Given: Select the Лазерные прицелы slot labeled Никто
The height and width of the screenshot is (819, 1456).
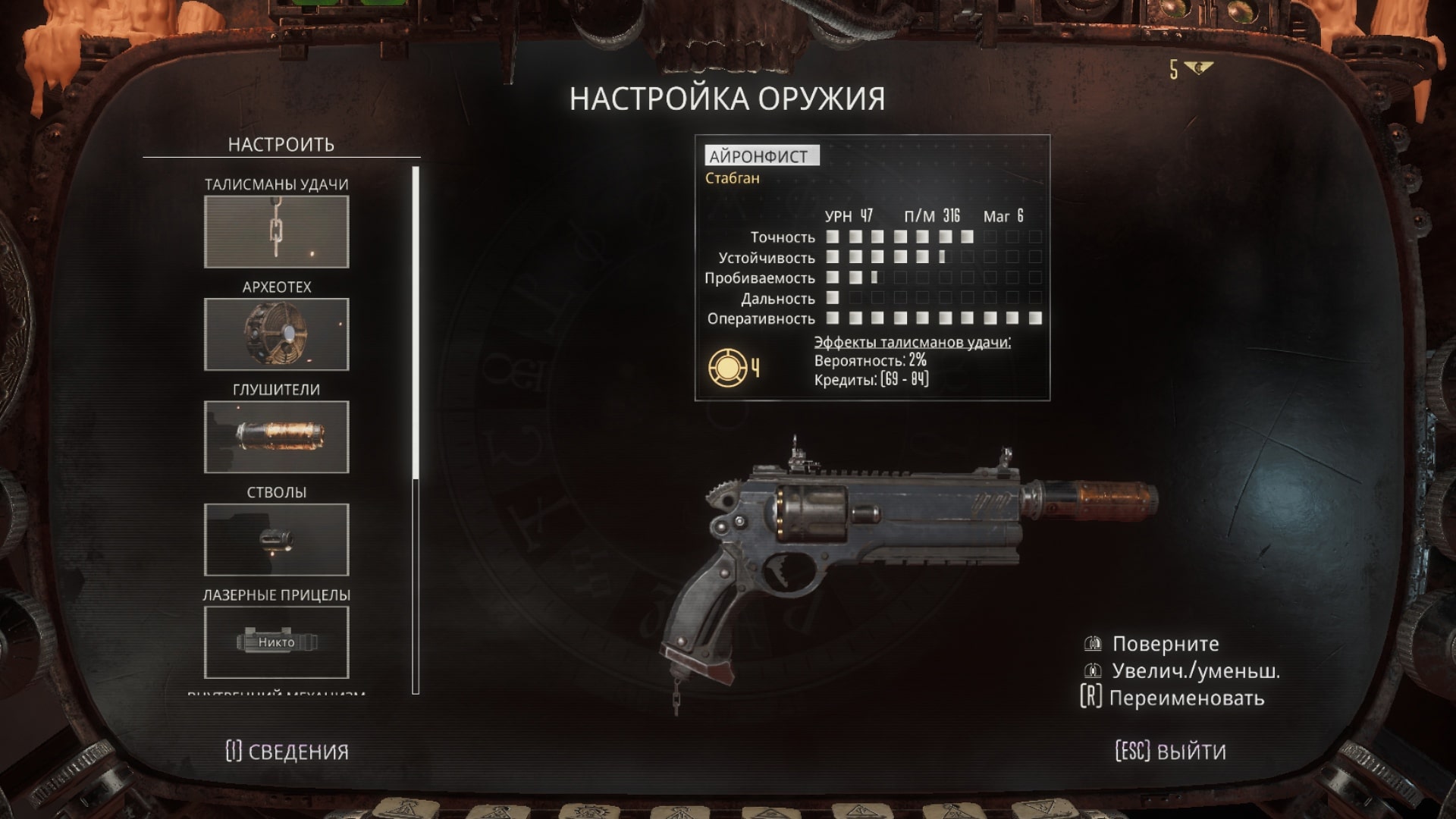Looking at the screenshot, I should [x=276, y=642].
